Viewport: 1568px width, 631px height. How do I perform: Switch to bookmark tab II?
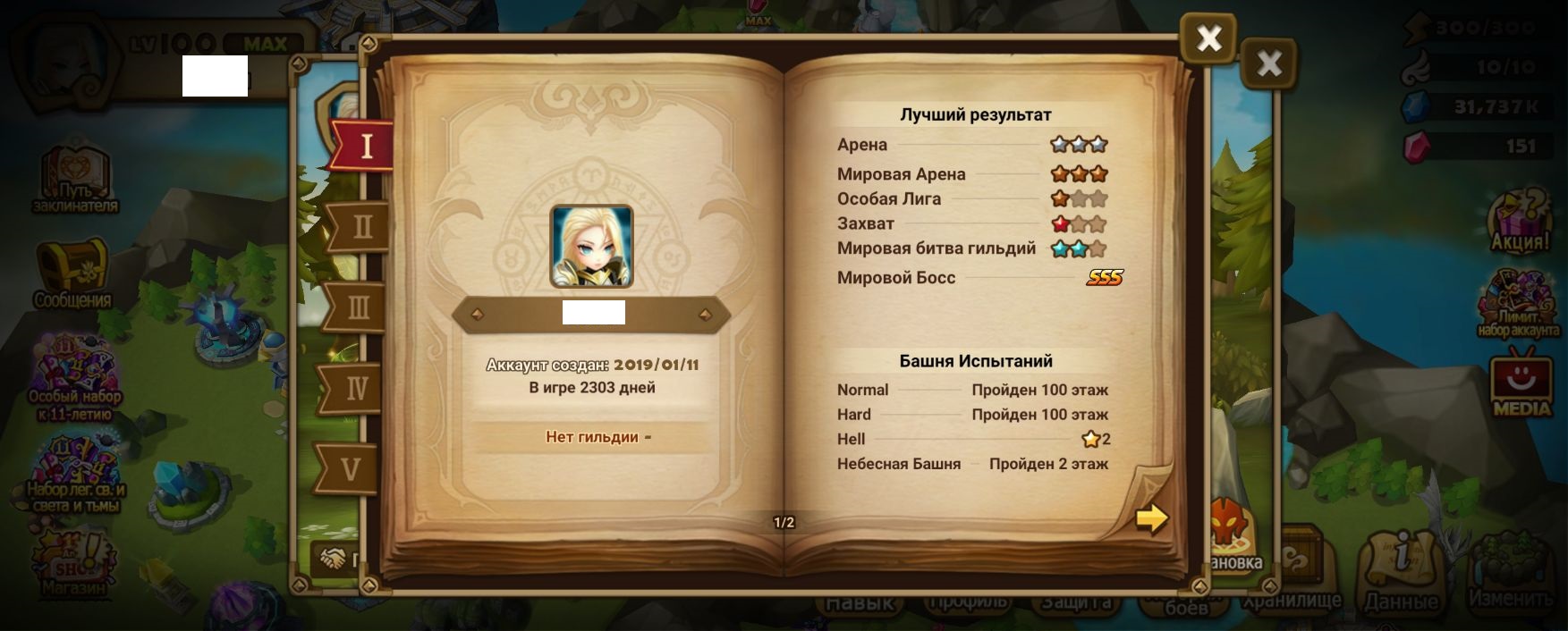pyautogui.click(x=361, y=227)
